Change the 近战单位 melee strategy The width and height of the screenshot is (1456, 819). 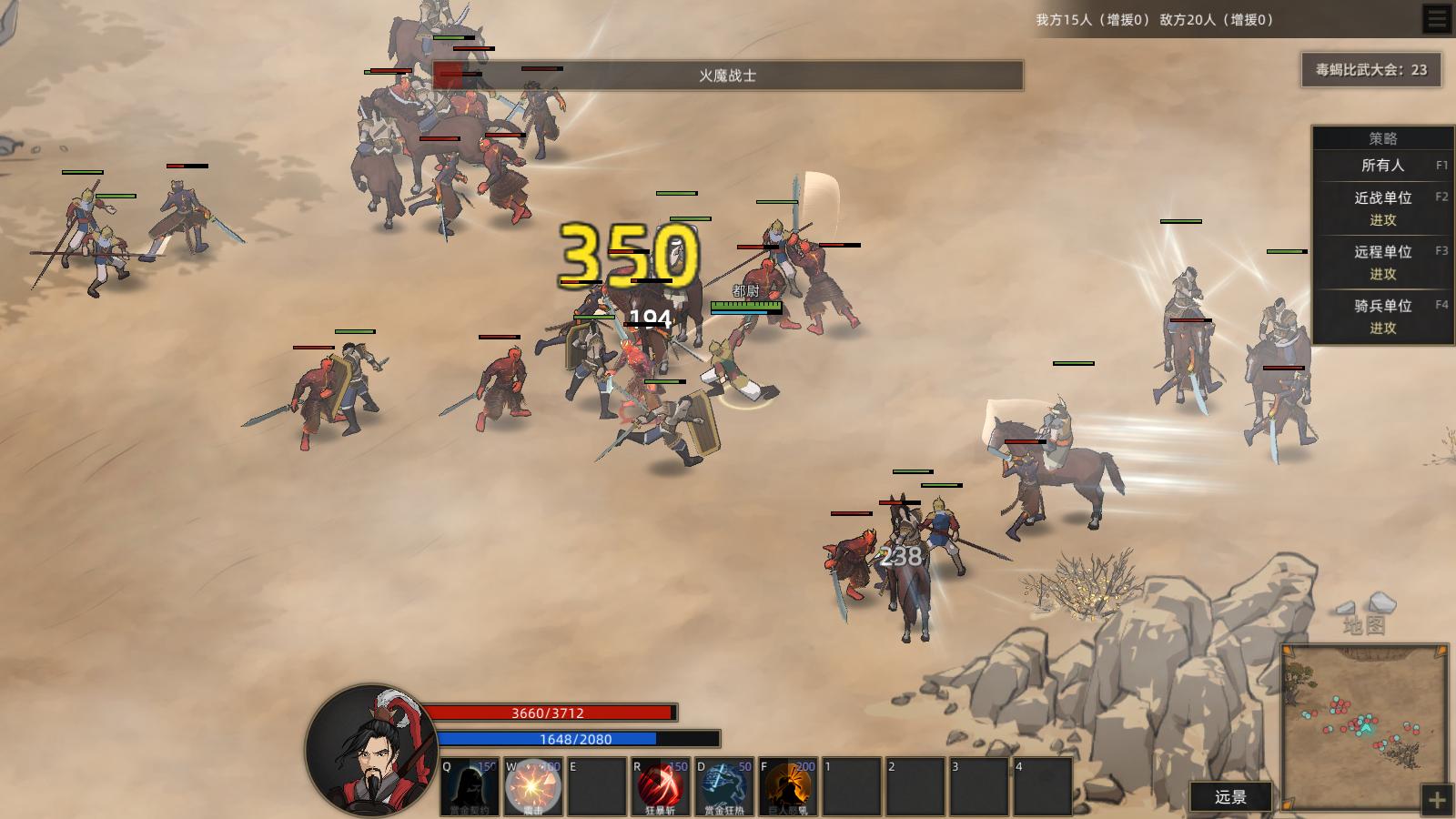[1382, 208]
